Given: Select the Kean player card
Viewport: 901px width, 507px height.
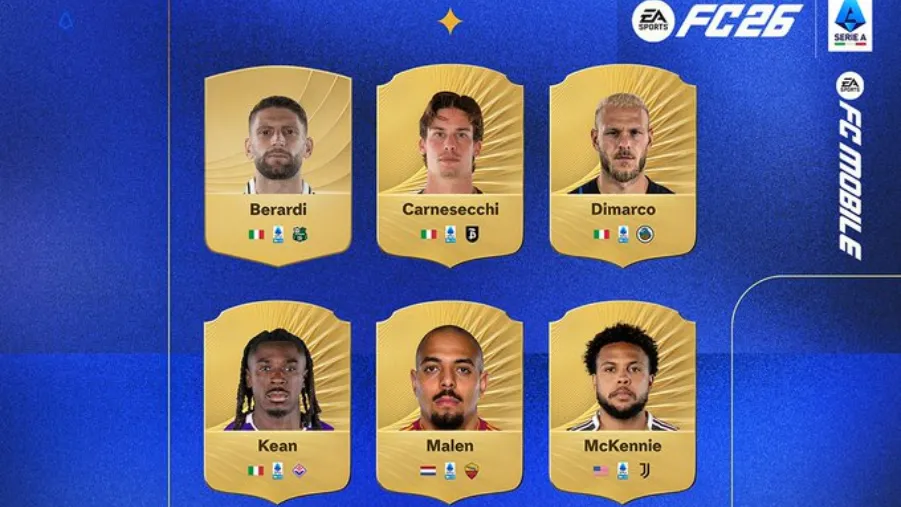Looking at the screenshot, I should pyautogui.click(x=278, y=400).
